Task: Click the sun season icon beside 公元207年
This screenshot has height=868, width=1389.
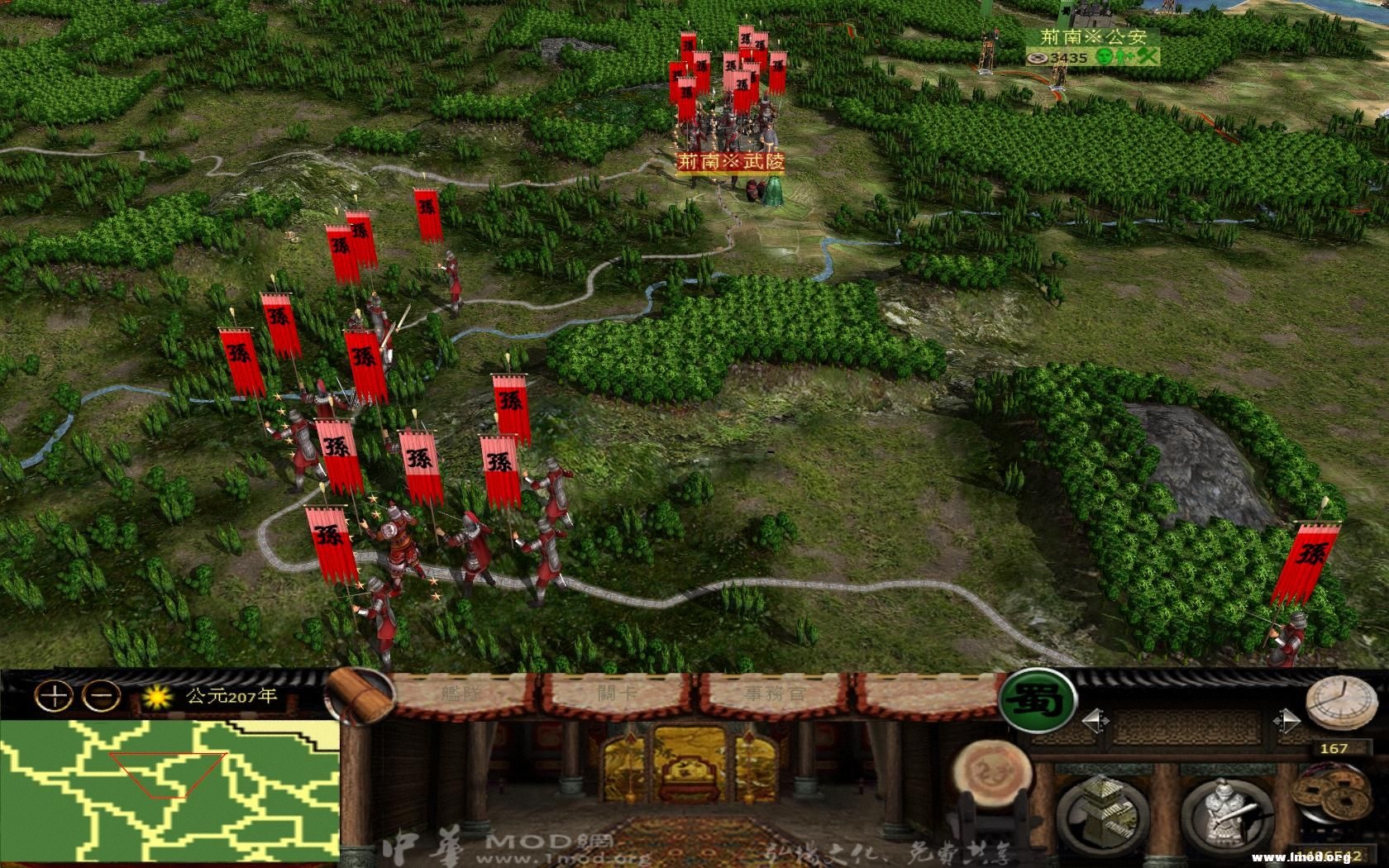Action: 156,699
